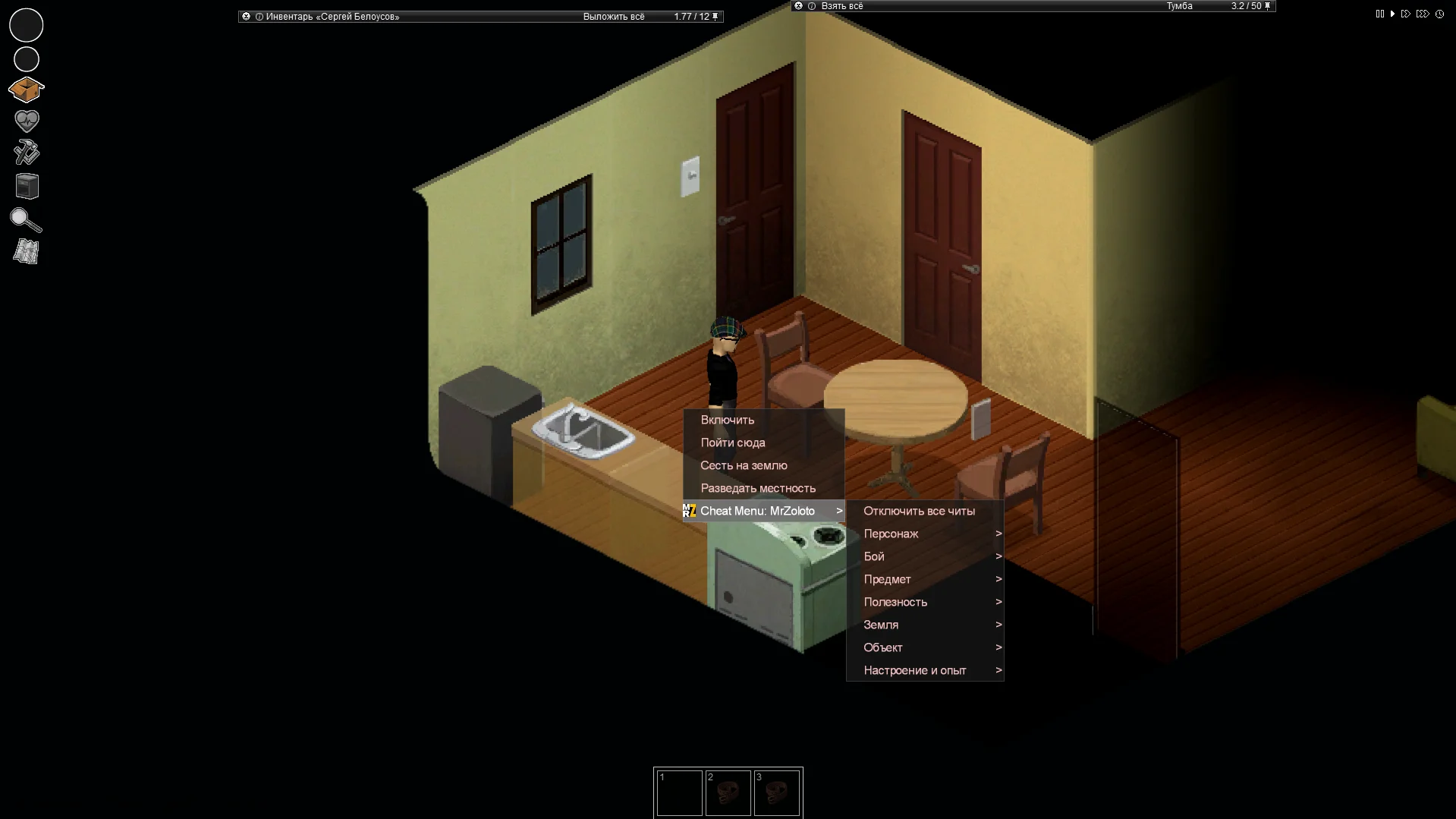Expand the Бой submenu
Screen dimensions: 1456x819
874,556
